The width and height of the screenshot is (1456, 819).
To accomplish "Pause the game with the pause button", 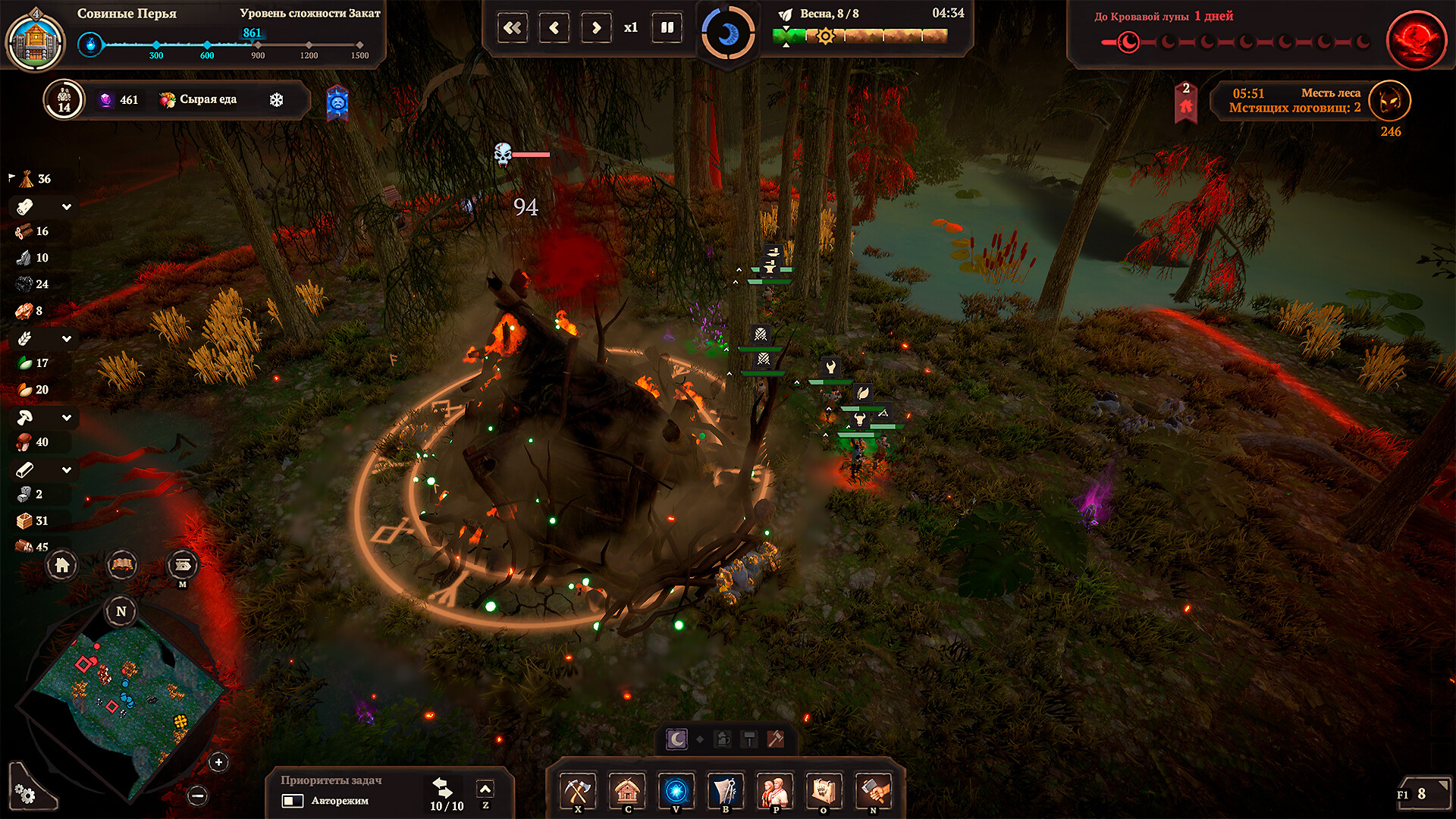I will 667,28.
